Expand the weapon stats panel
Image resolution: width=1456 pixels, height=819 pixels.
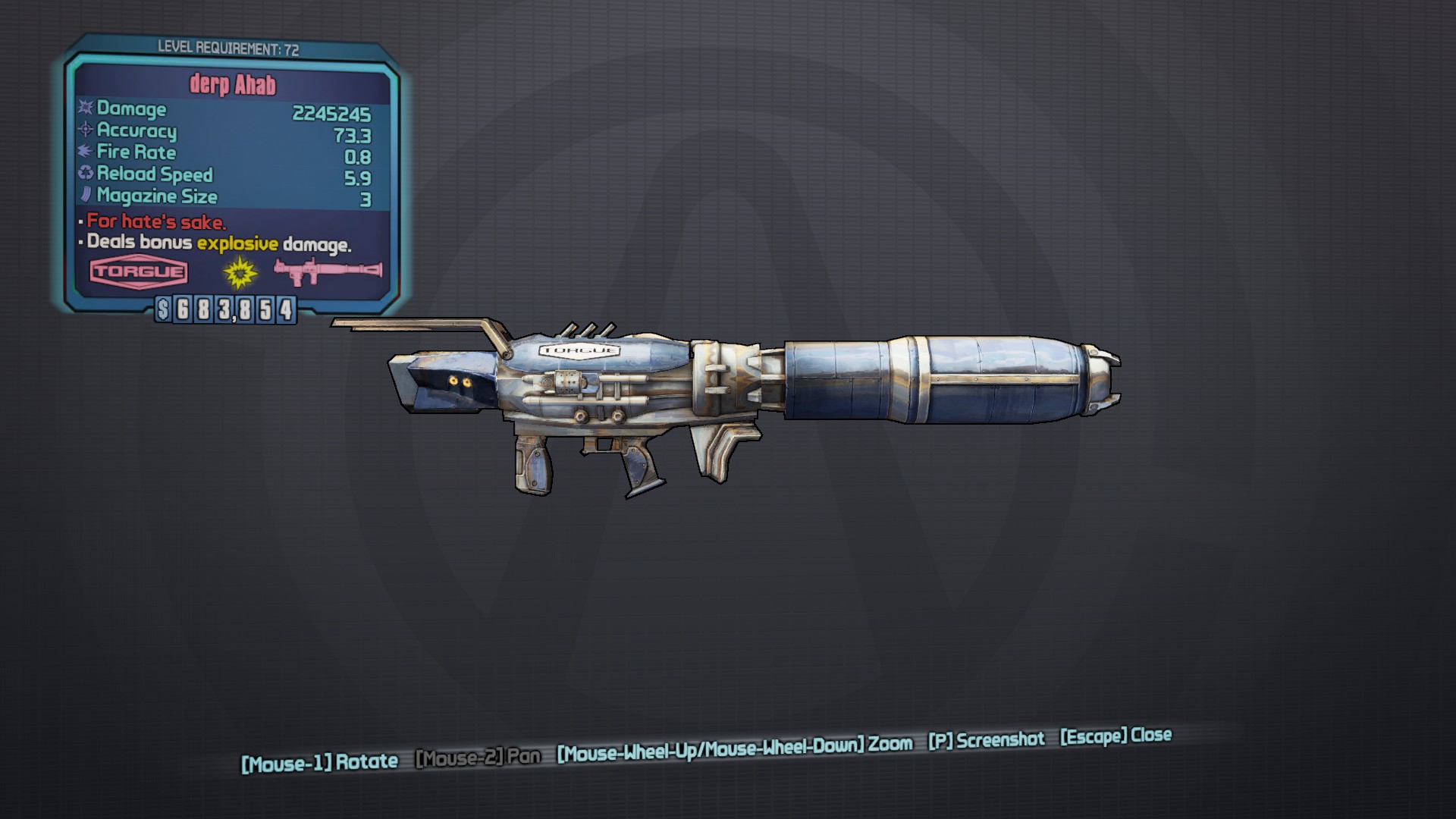click(x=227, y=152)
